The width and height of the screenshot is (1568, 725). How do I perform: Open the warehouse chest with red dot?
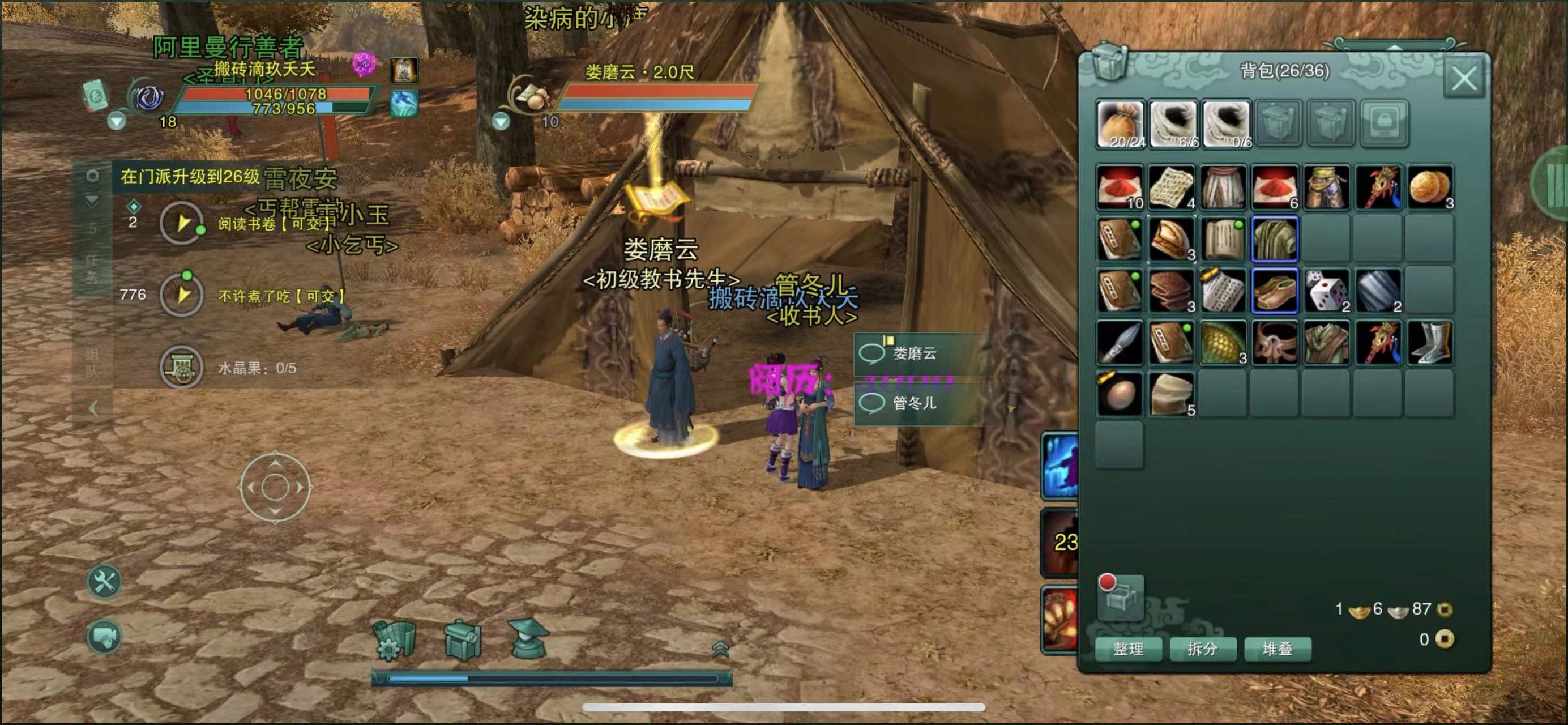coord(1121,597)
